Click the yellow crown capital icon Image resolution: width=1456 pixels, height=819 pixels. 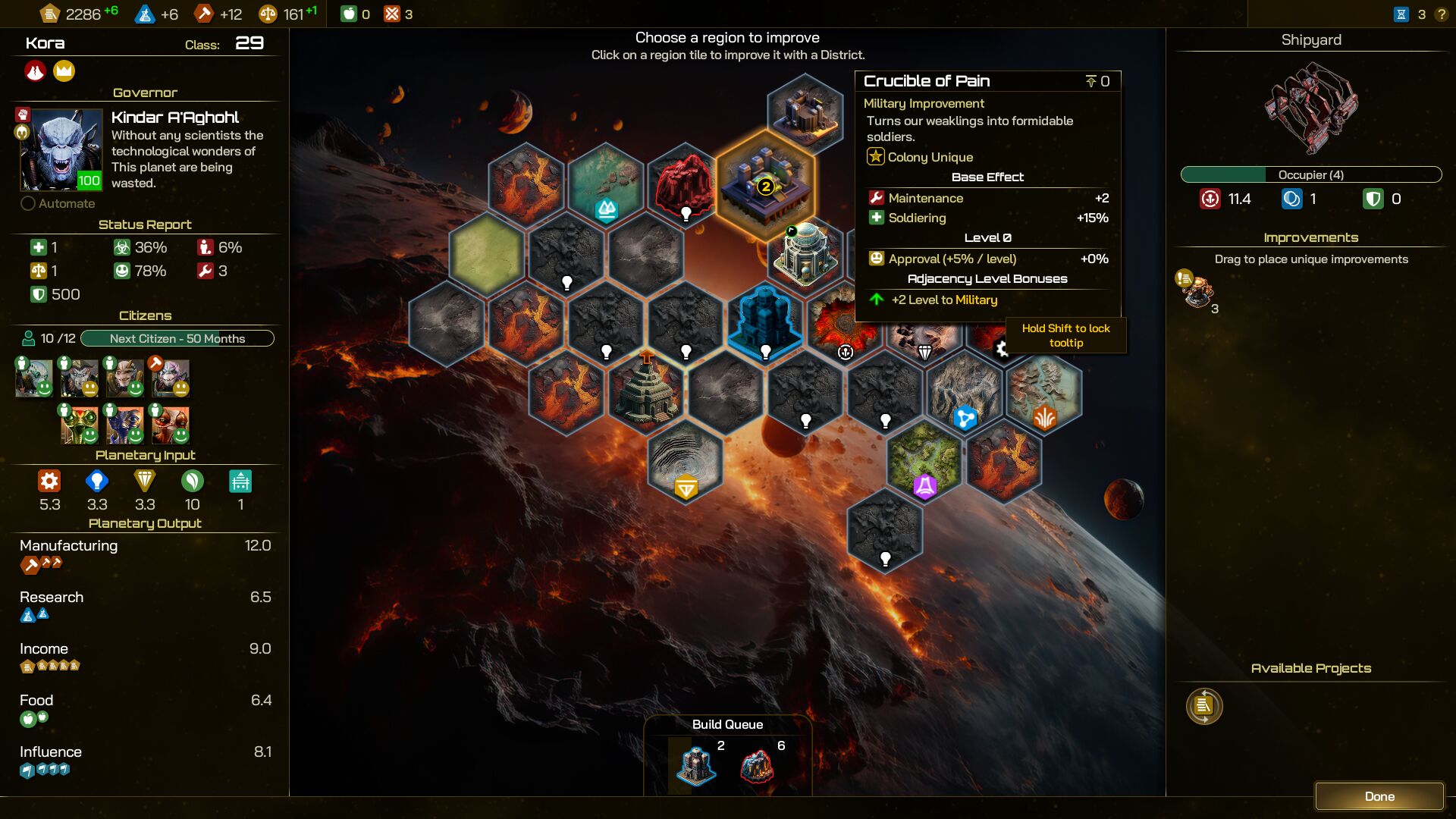tap(64, 71)
